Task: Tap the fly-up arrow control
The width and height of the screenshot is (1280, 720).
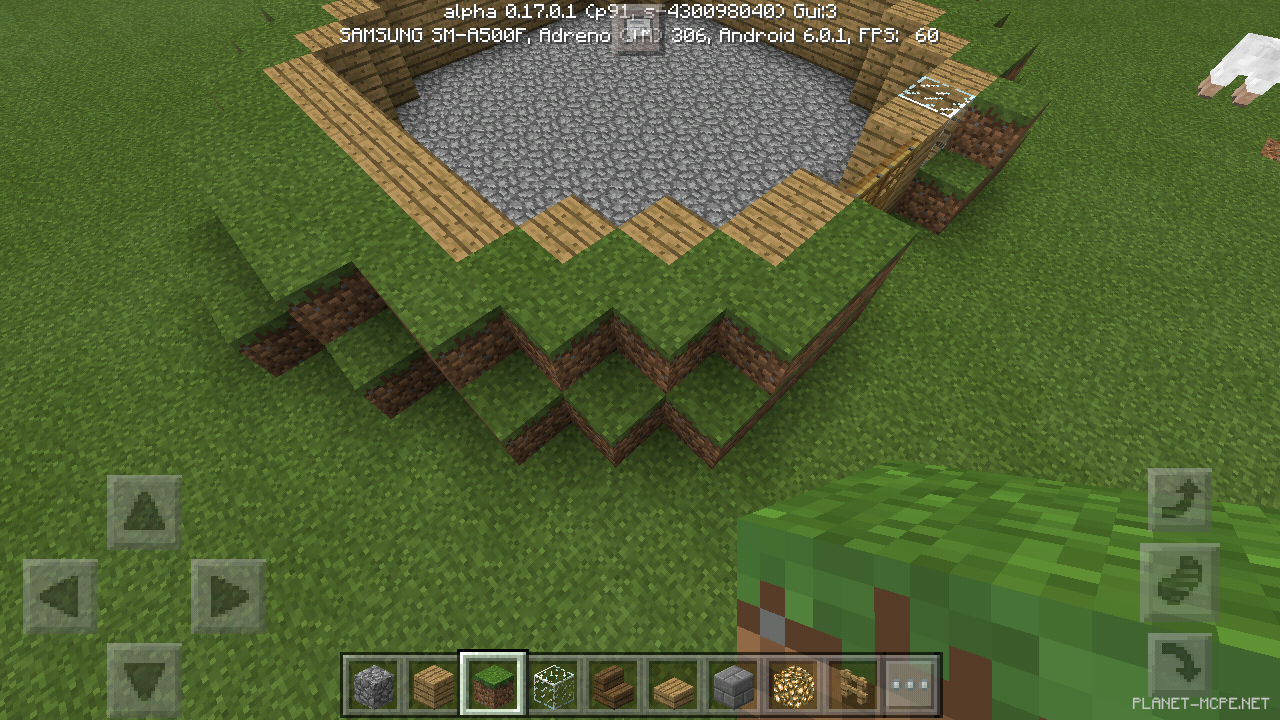Action: pos(1180,498)
